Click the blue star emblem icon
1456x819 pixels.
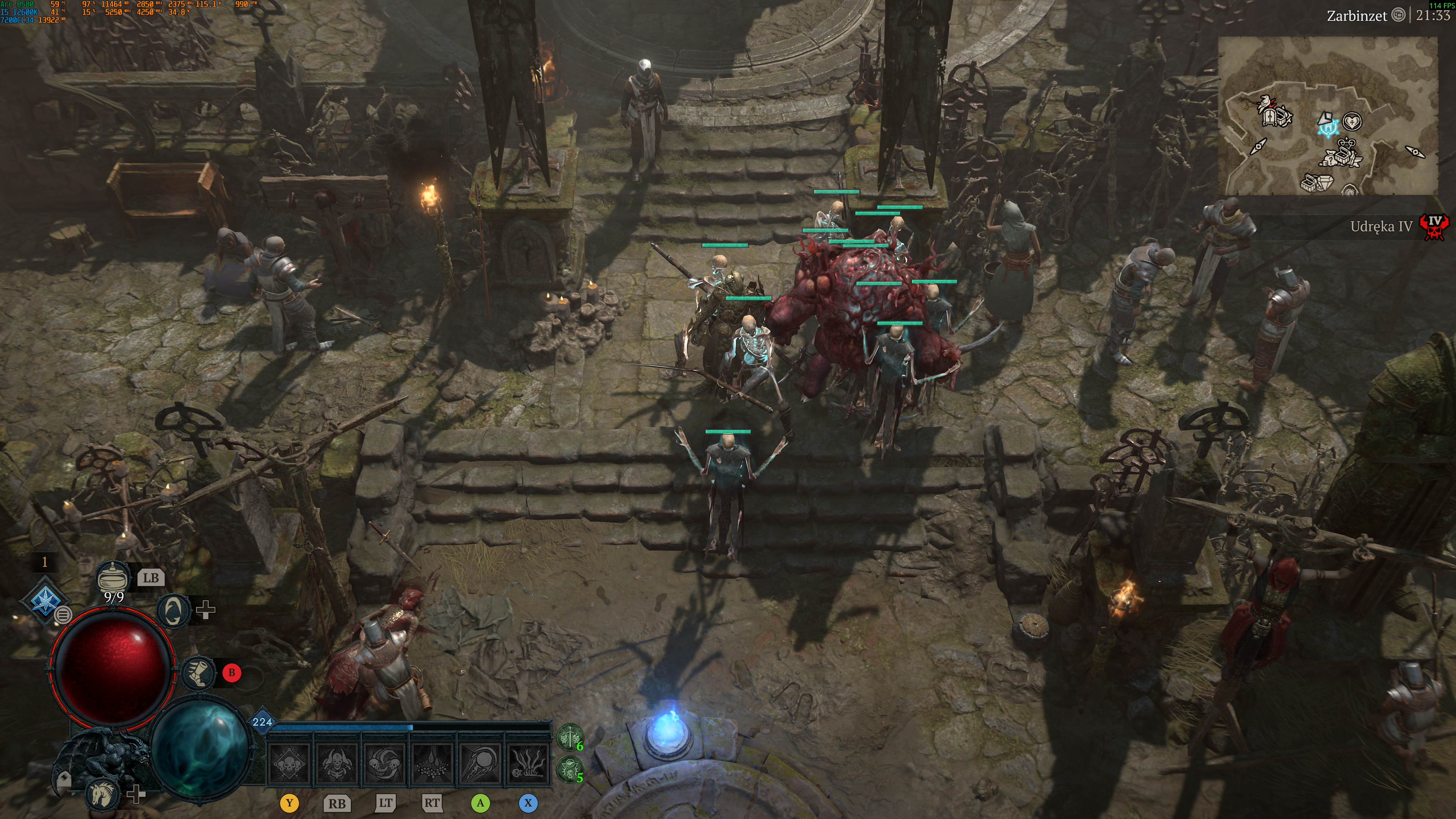coord(44,600)
